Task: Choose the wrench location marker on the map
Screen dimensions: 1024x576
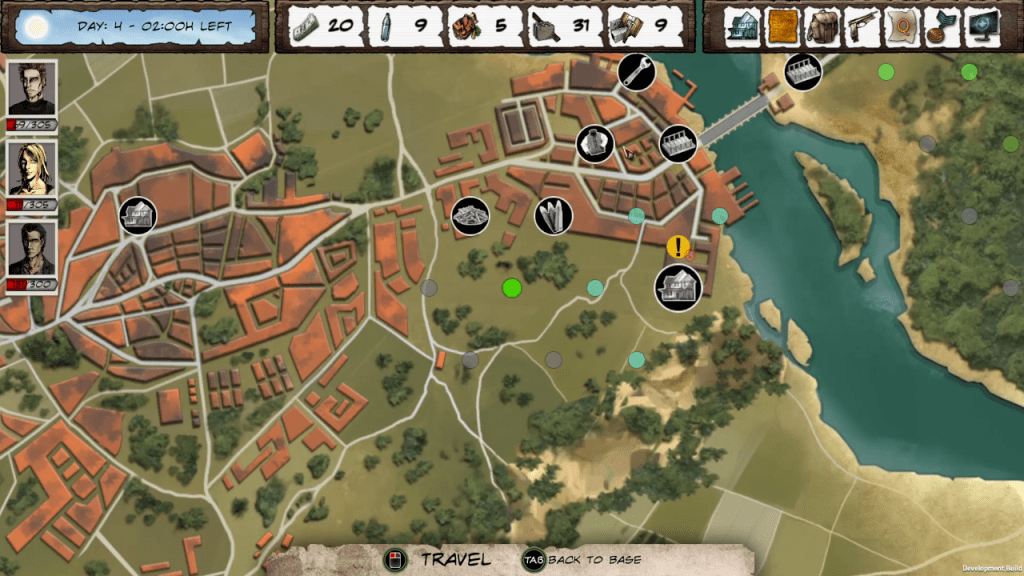Action: 636,72
